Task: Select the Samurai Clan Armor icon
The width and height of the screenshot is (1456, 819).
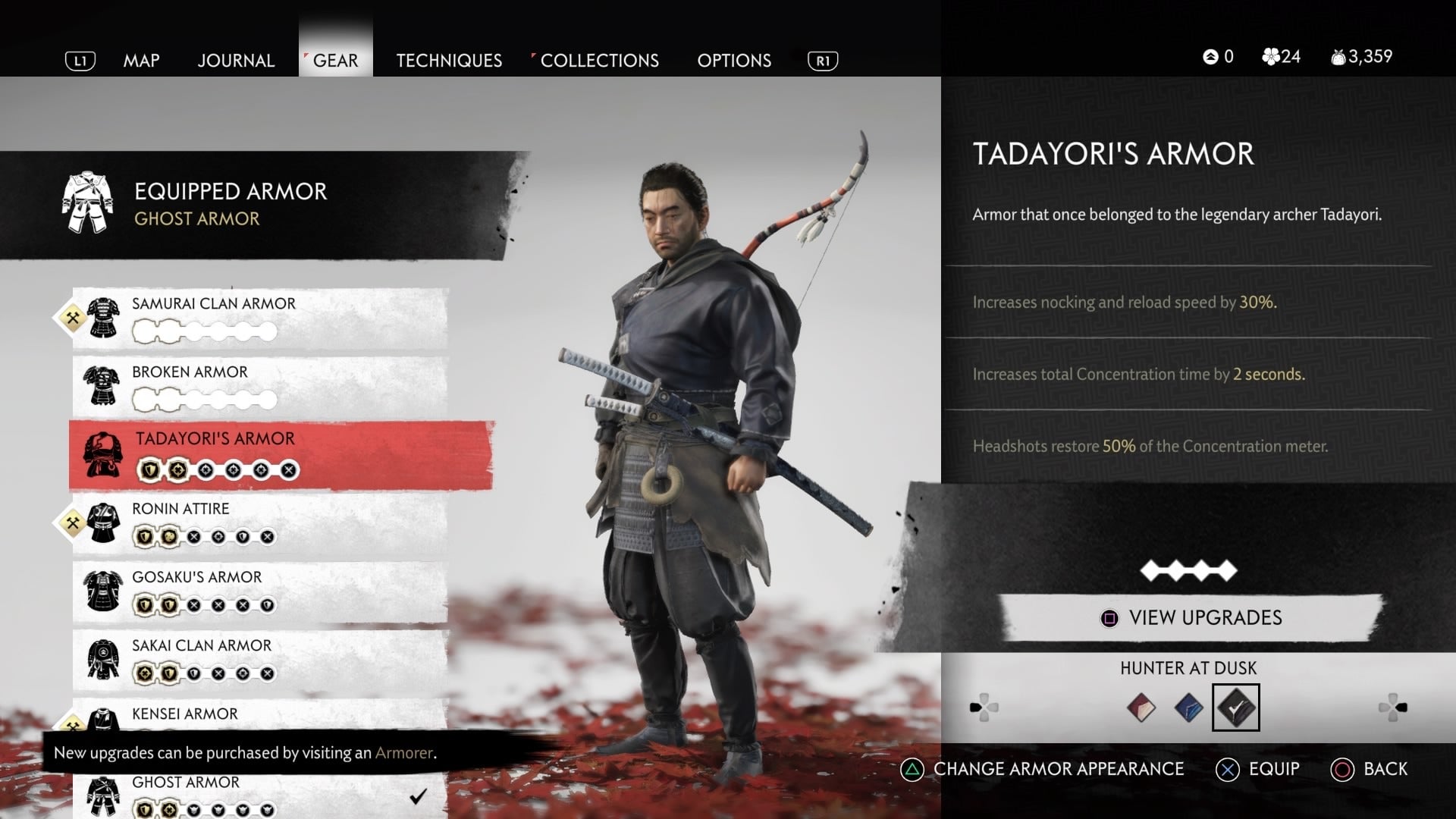Action: (105, 318)
